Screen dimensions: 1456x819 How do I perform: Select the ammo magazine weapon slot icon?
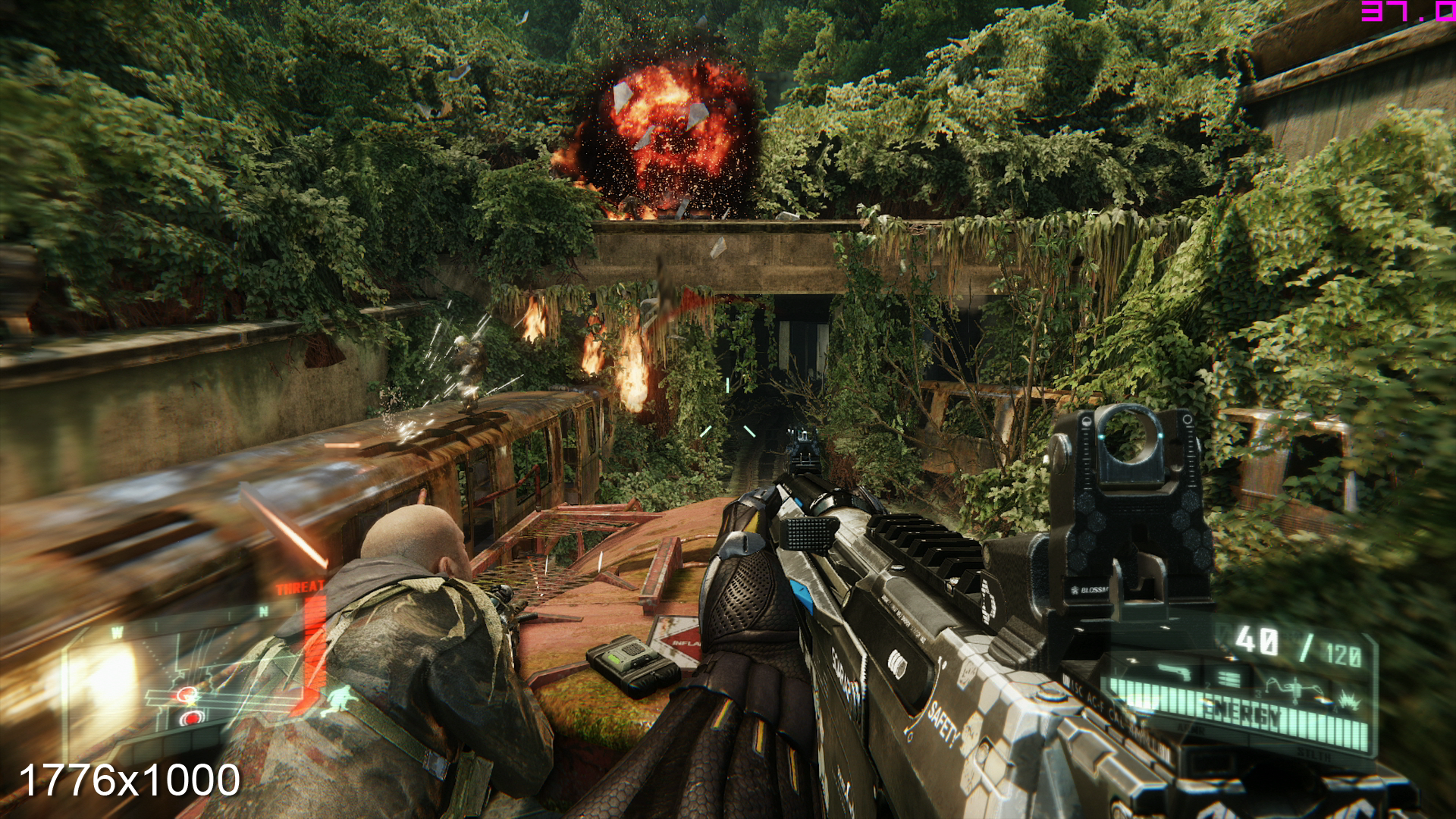[x=1230, y=677]
